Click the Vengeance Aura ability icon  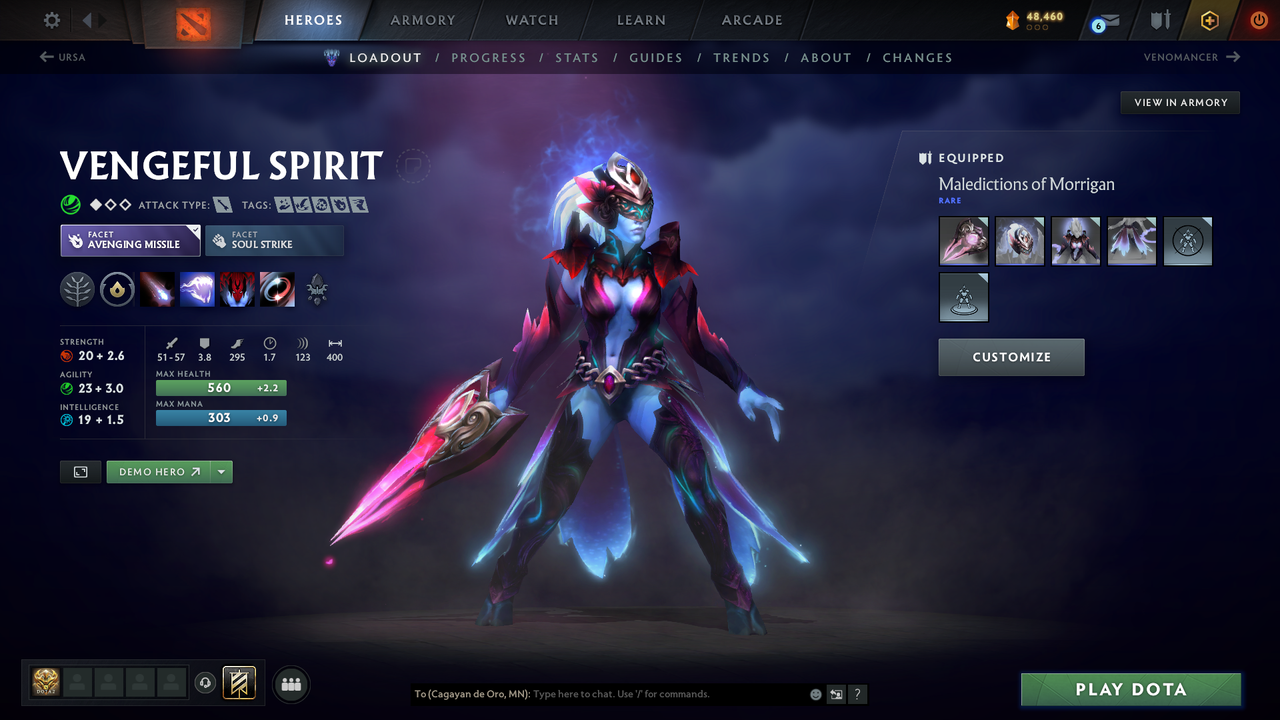click(237, 289)
